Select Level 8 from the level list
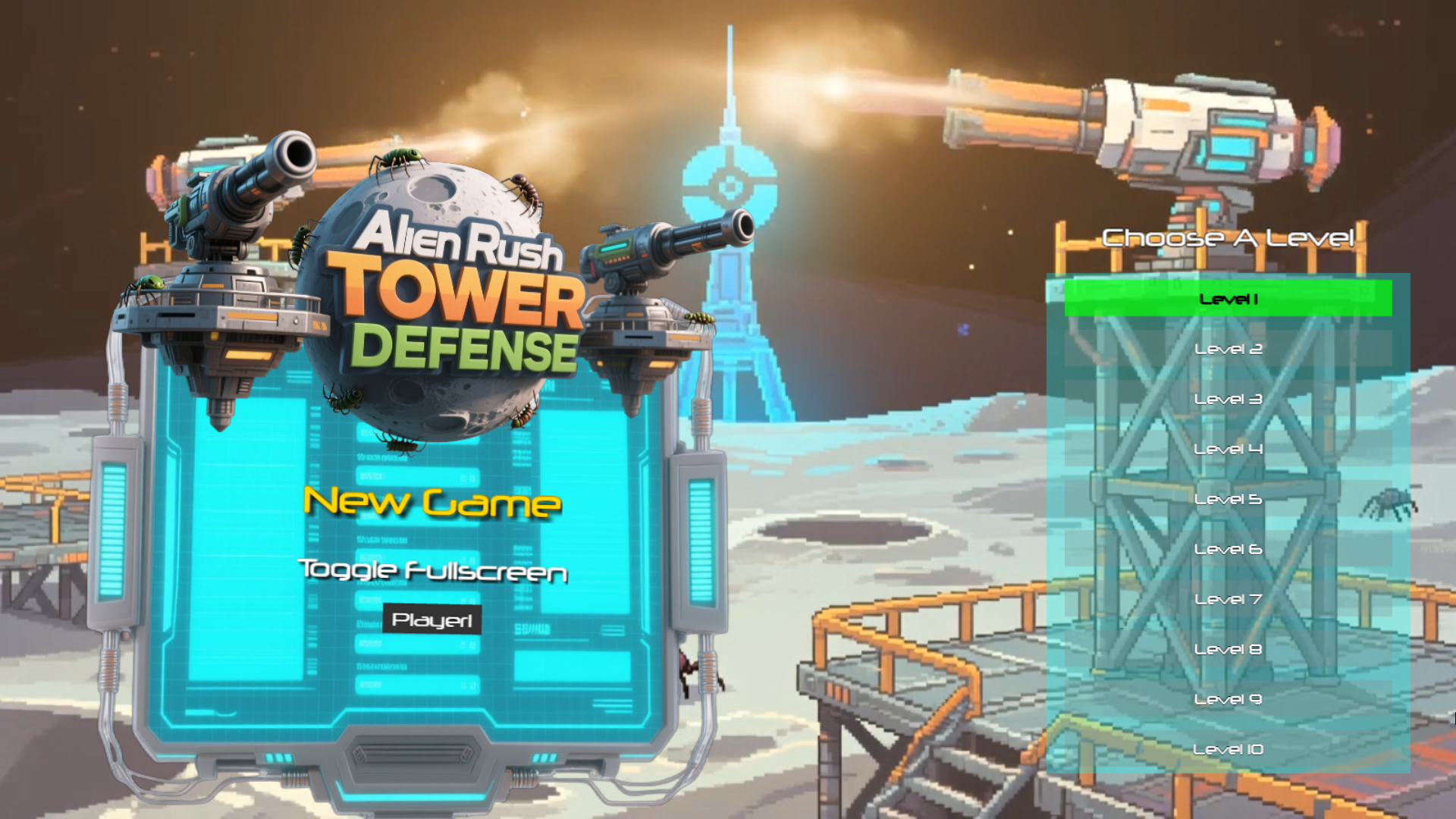1456x819 pixels. pyautogui.click(x=1228, y=649)
